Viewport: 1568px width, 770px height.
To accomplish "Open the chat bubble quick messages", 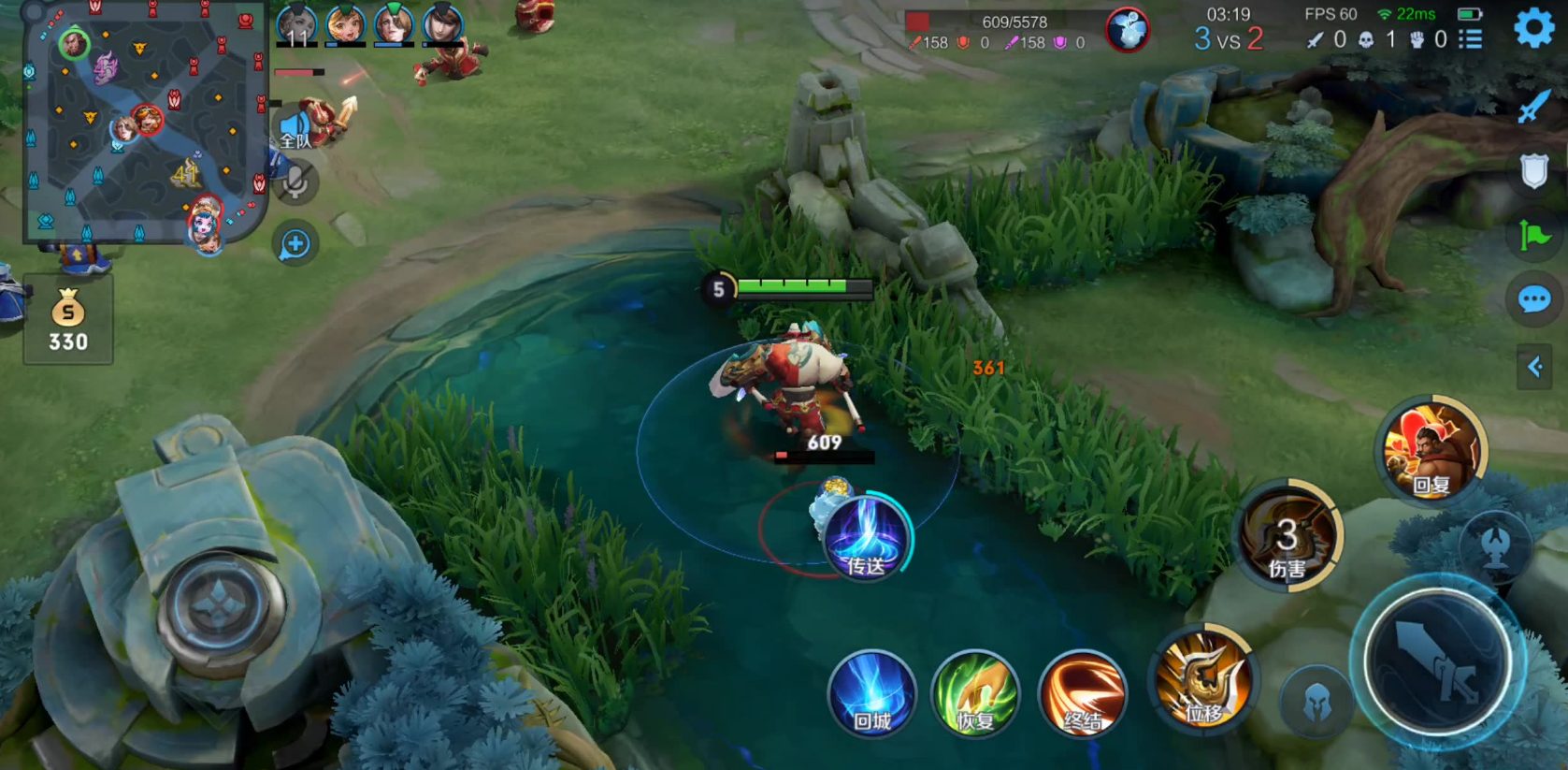I will coord(1533,299).
